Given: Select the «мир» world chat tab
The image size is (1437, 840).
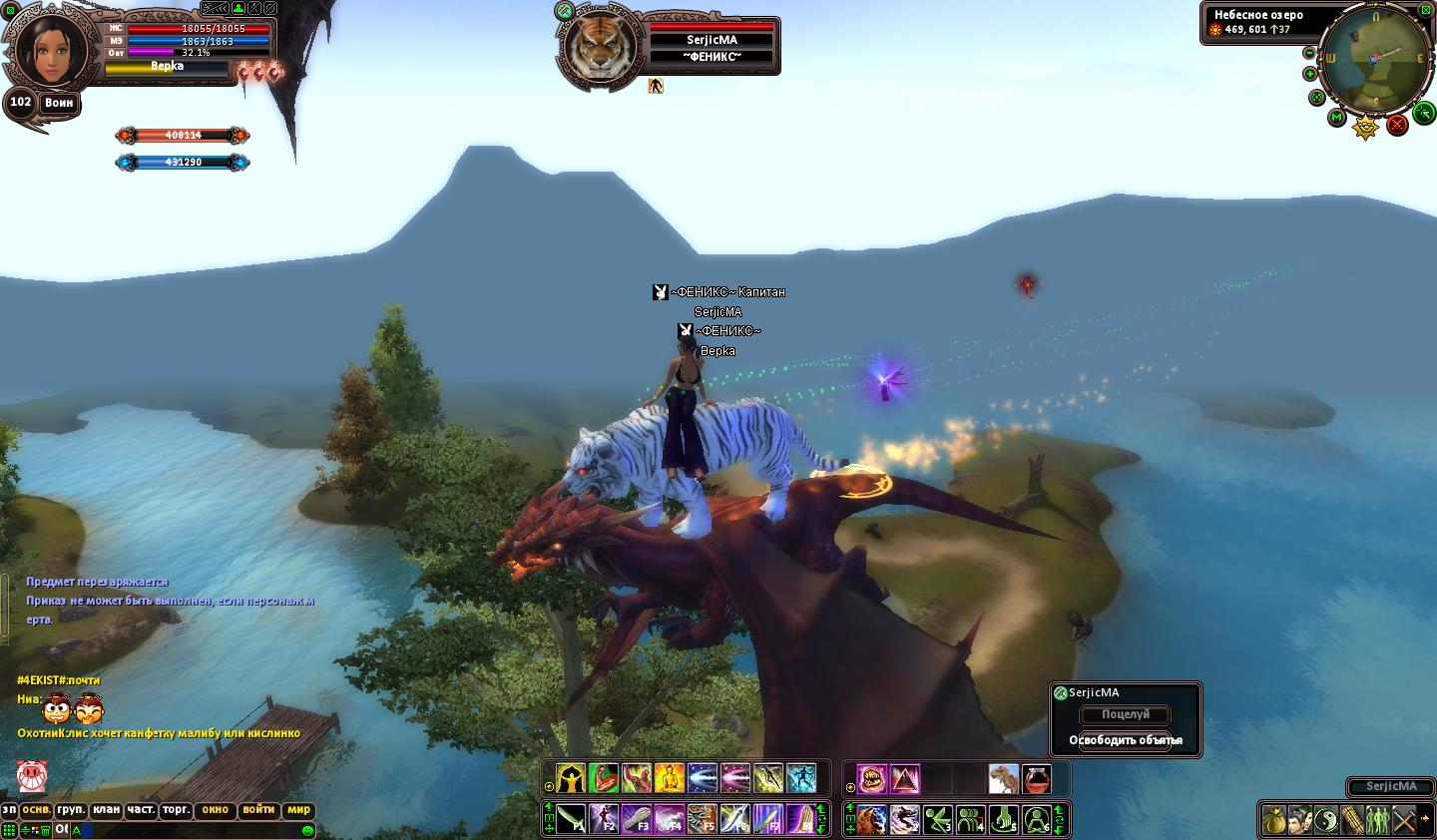Looking at the screenshot, I should pos(298,810).
